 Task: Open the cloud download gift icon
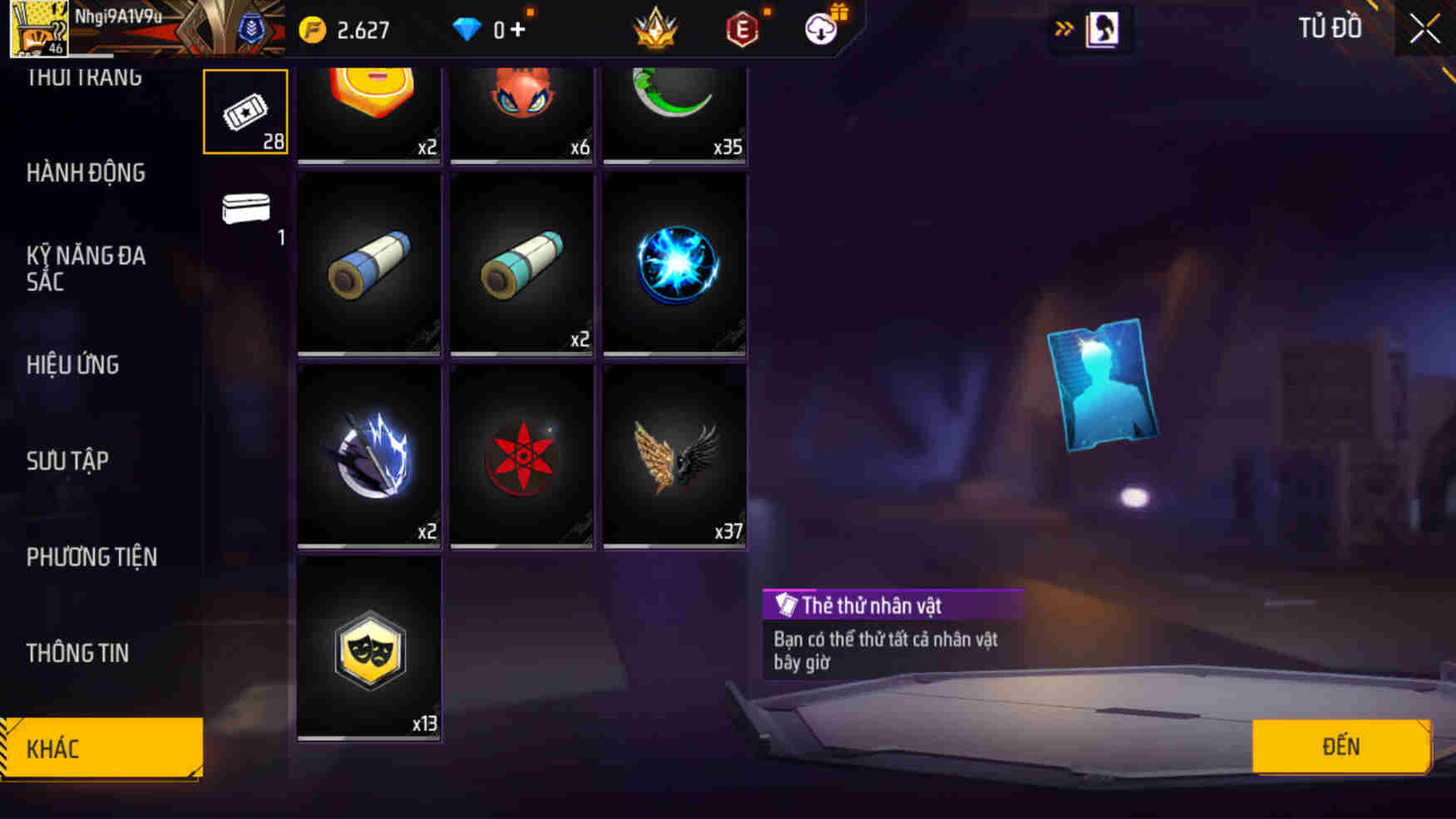(819, 27)
